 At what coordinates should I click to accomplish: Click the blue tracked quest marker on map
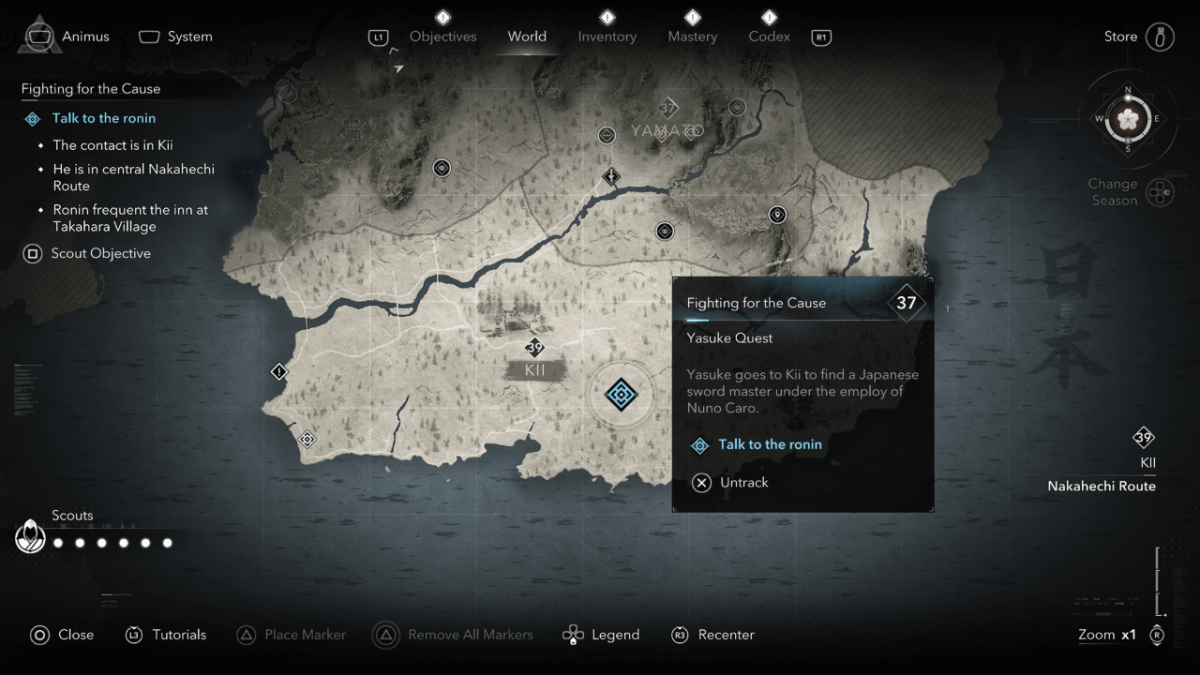coord(621,394)
